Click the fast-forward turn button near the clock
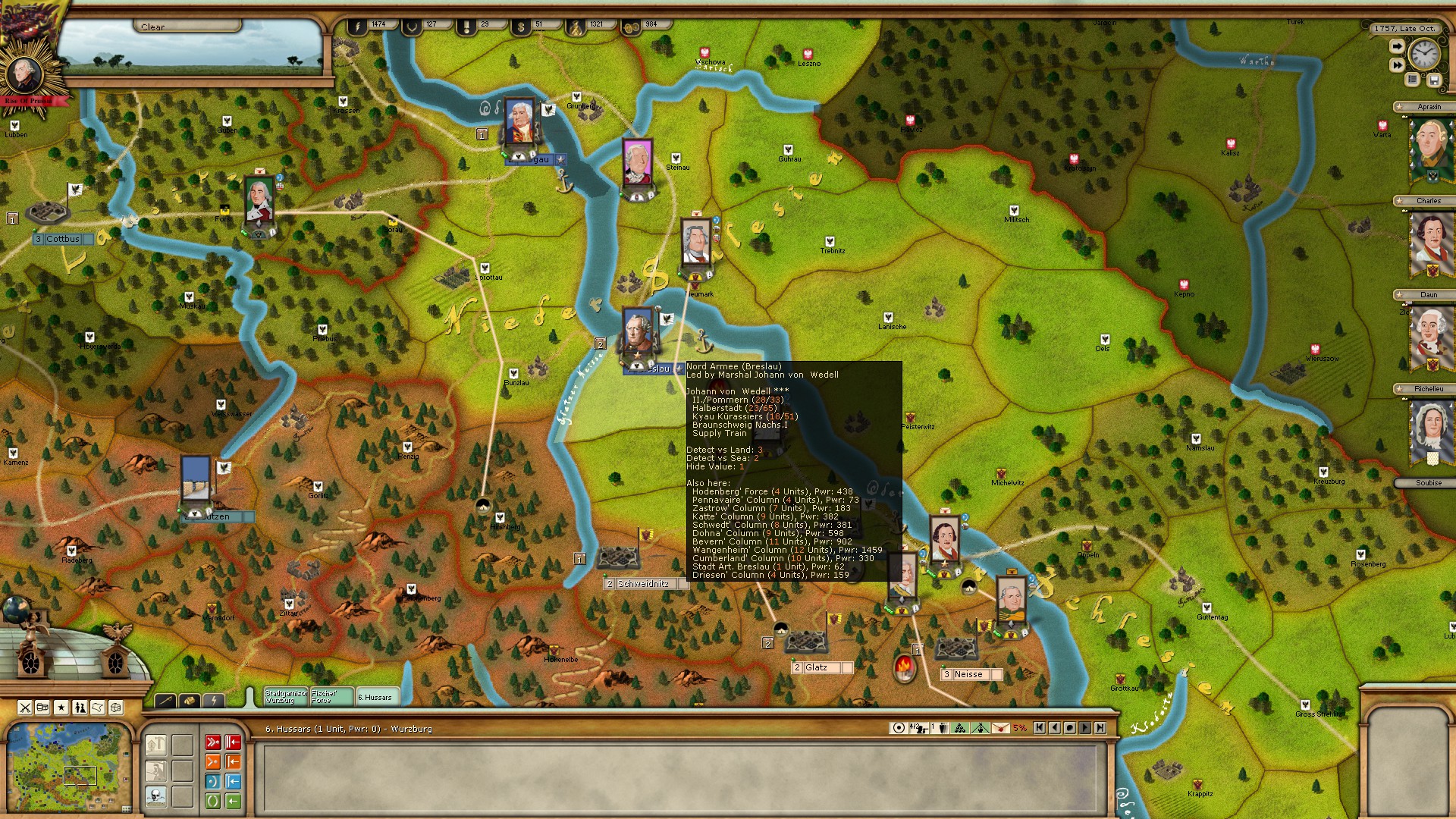1456x819 pixels. click(x=1398, y=64)
